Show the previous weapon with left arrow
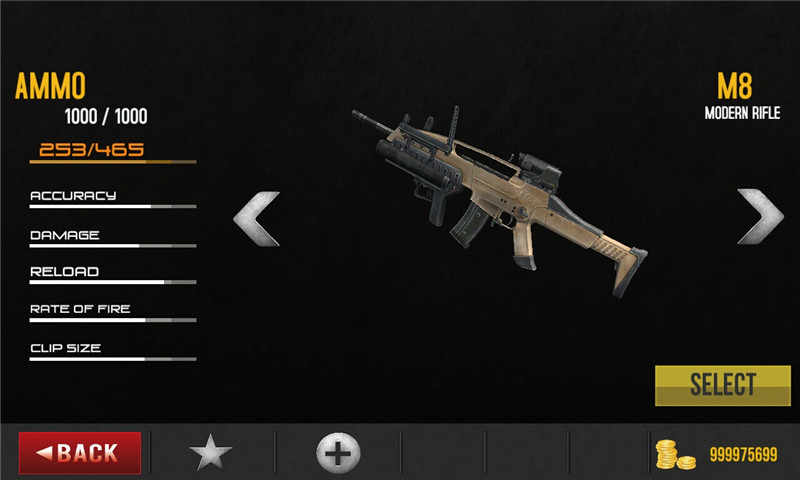 pyautogui.click(x=256, y=217)
